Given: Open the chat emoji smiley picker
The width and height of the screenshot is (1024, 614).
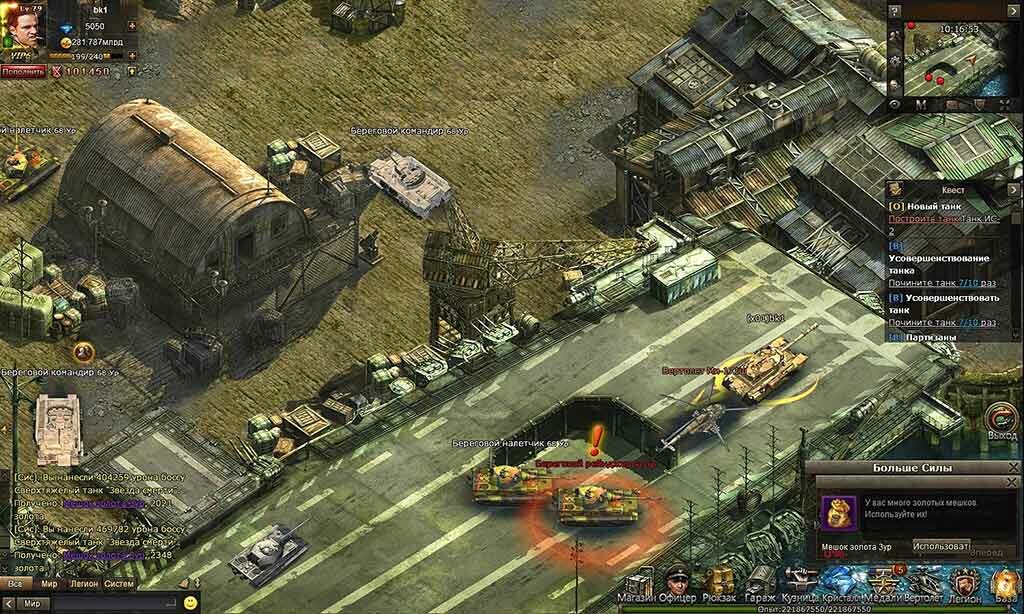Looking at the screenshot, I should [190, 603].
